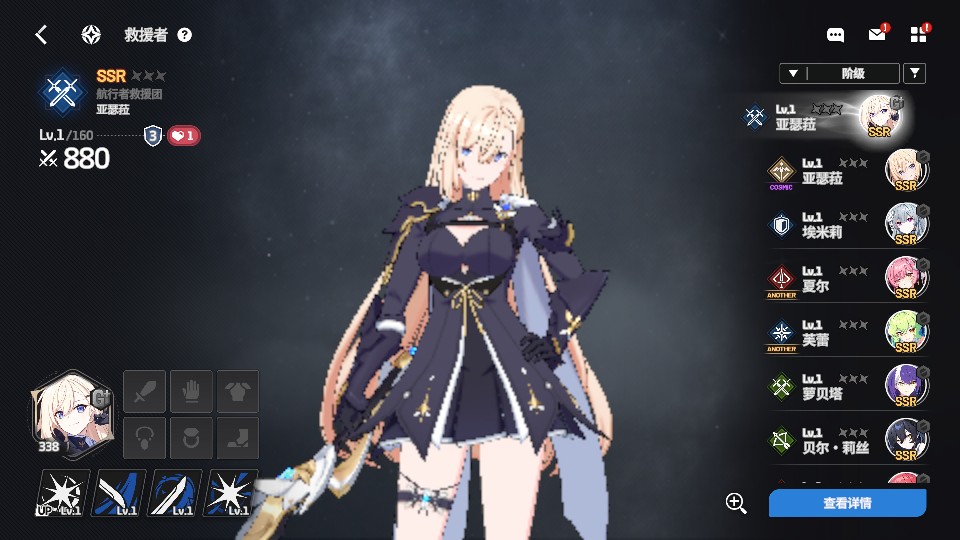This screenshot has width=960, height=540.
Task: Open the boots equipment slot
Action: coord(238,438)
